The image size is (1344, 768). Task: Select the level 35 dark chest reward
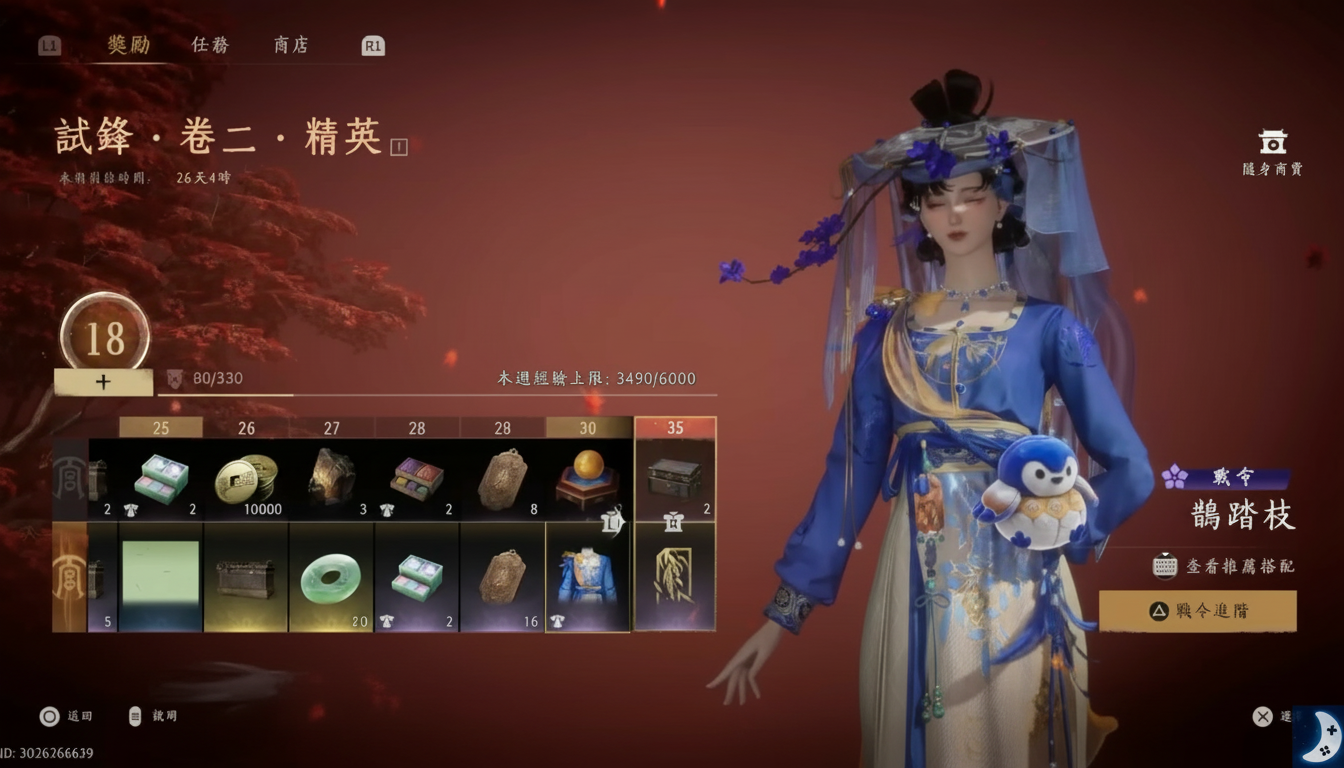click(x=675, y=480)
